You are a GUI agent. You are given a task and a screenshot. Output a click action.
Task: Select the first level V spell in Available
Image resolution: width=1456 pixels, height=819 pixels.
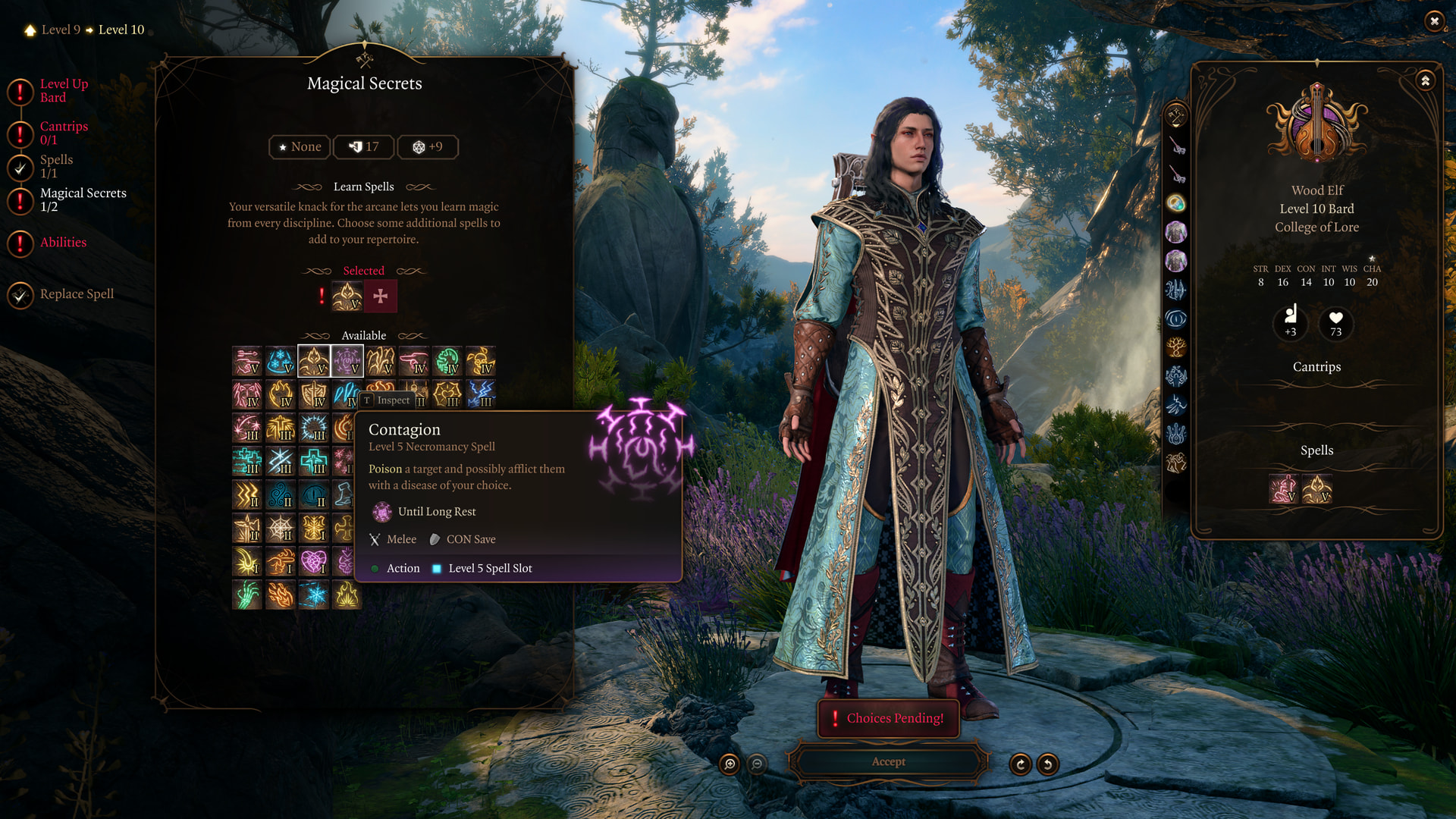pos(247,362)
